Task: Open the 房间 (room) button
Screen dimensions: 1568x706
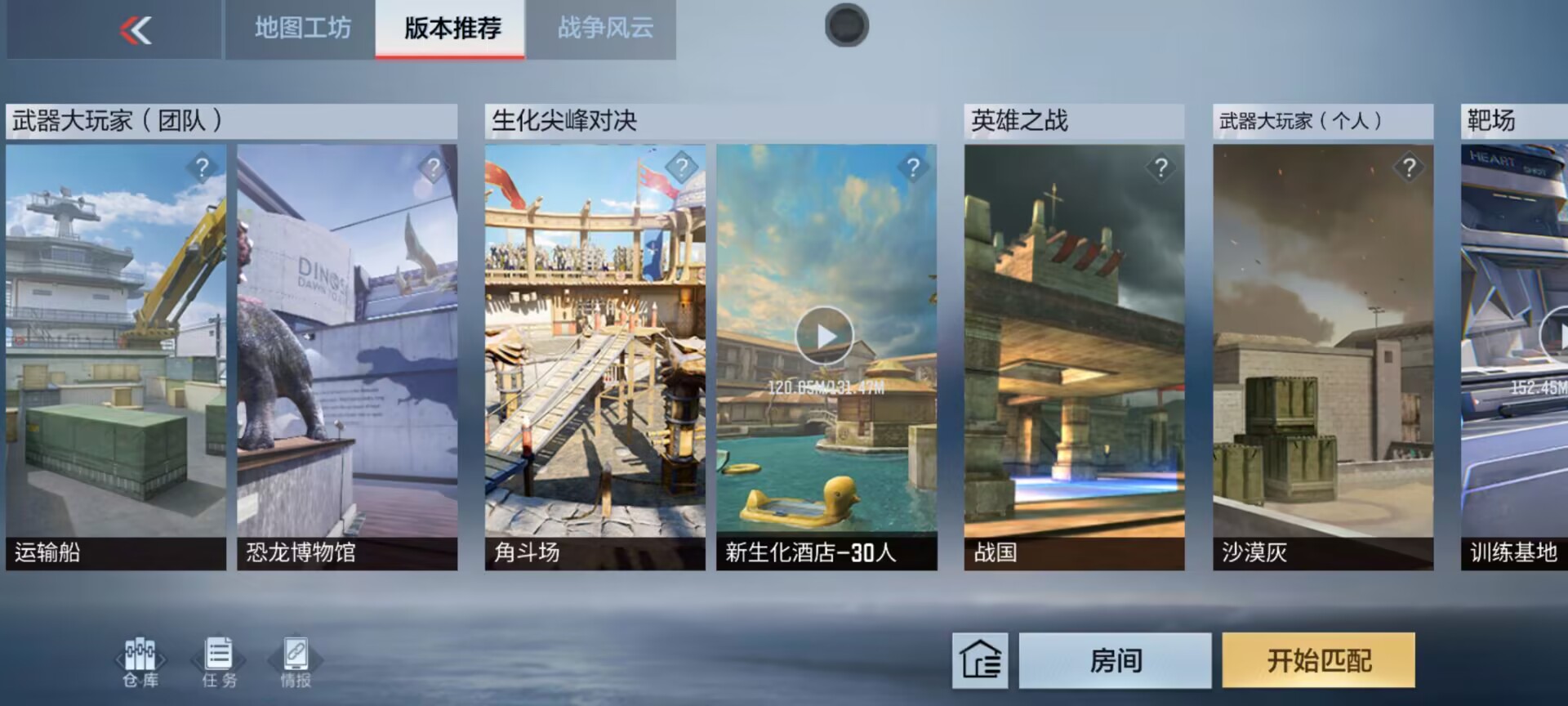Action: pyautogui.click(x=1113, y=662)
